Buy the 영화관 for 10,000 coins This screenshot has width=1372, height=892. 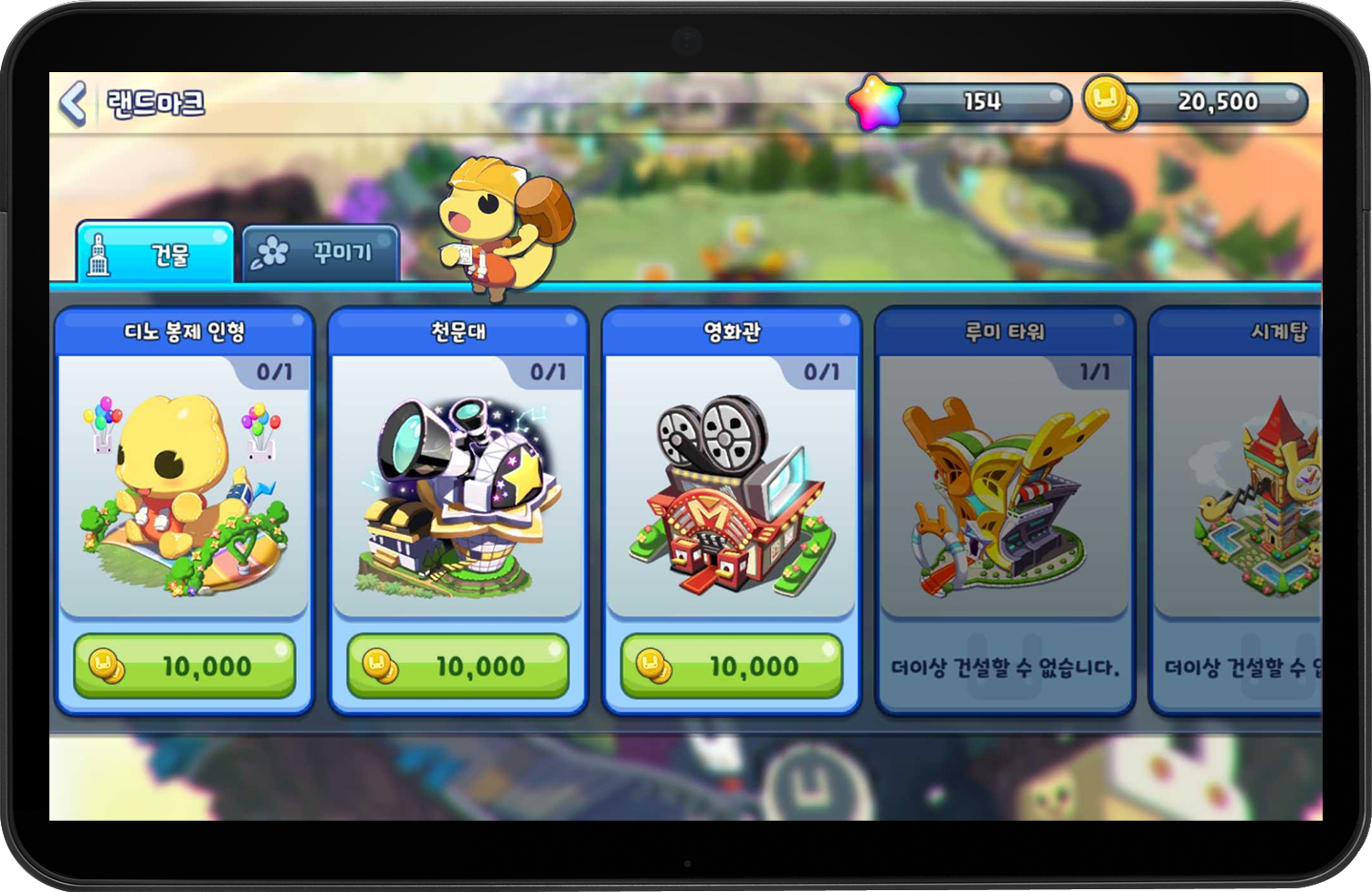(x=731, y=666)
